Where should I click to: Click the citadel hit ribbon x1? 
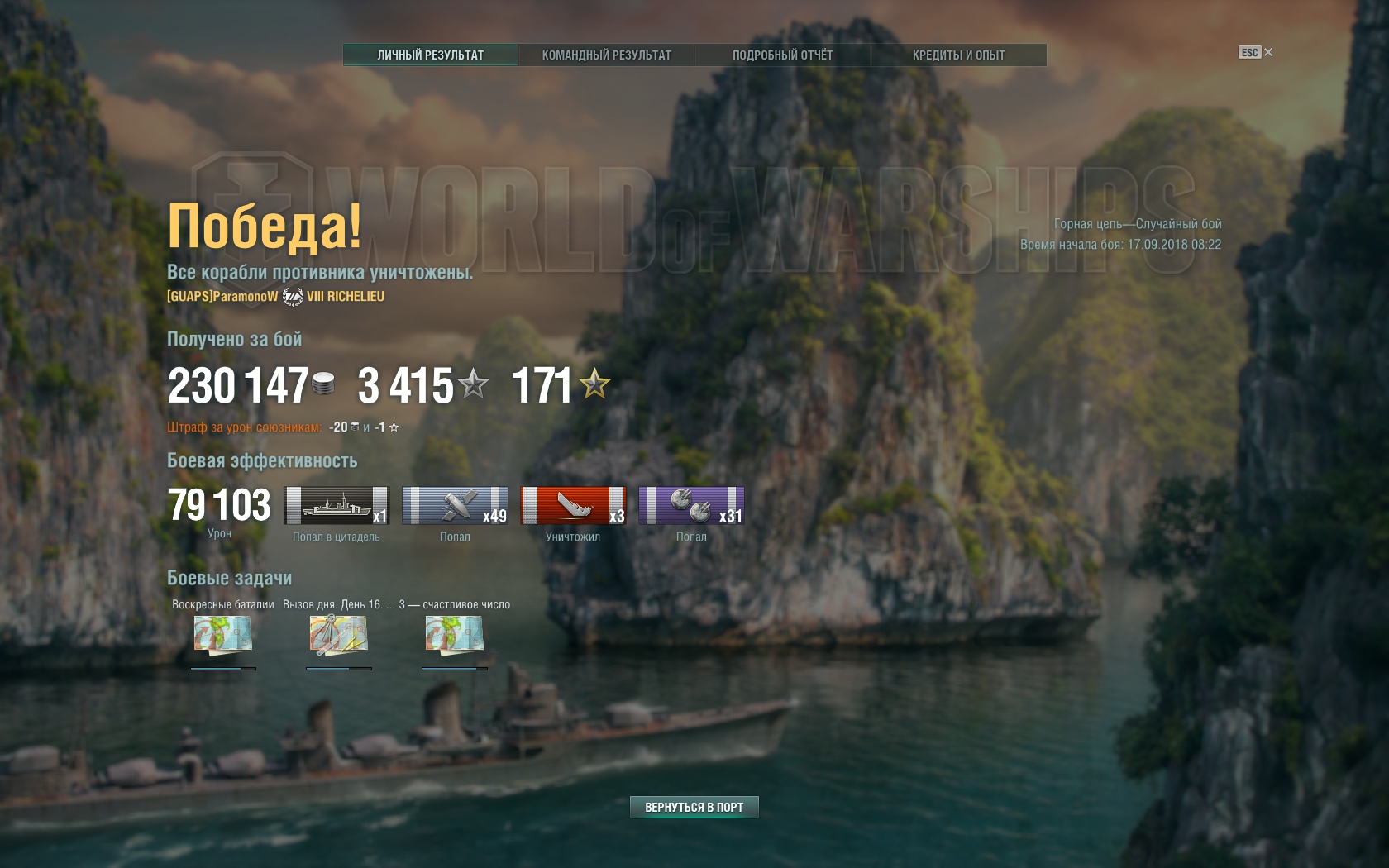point(337,506)
